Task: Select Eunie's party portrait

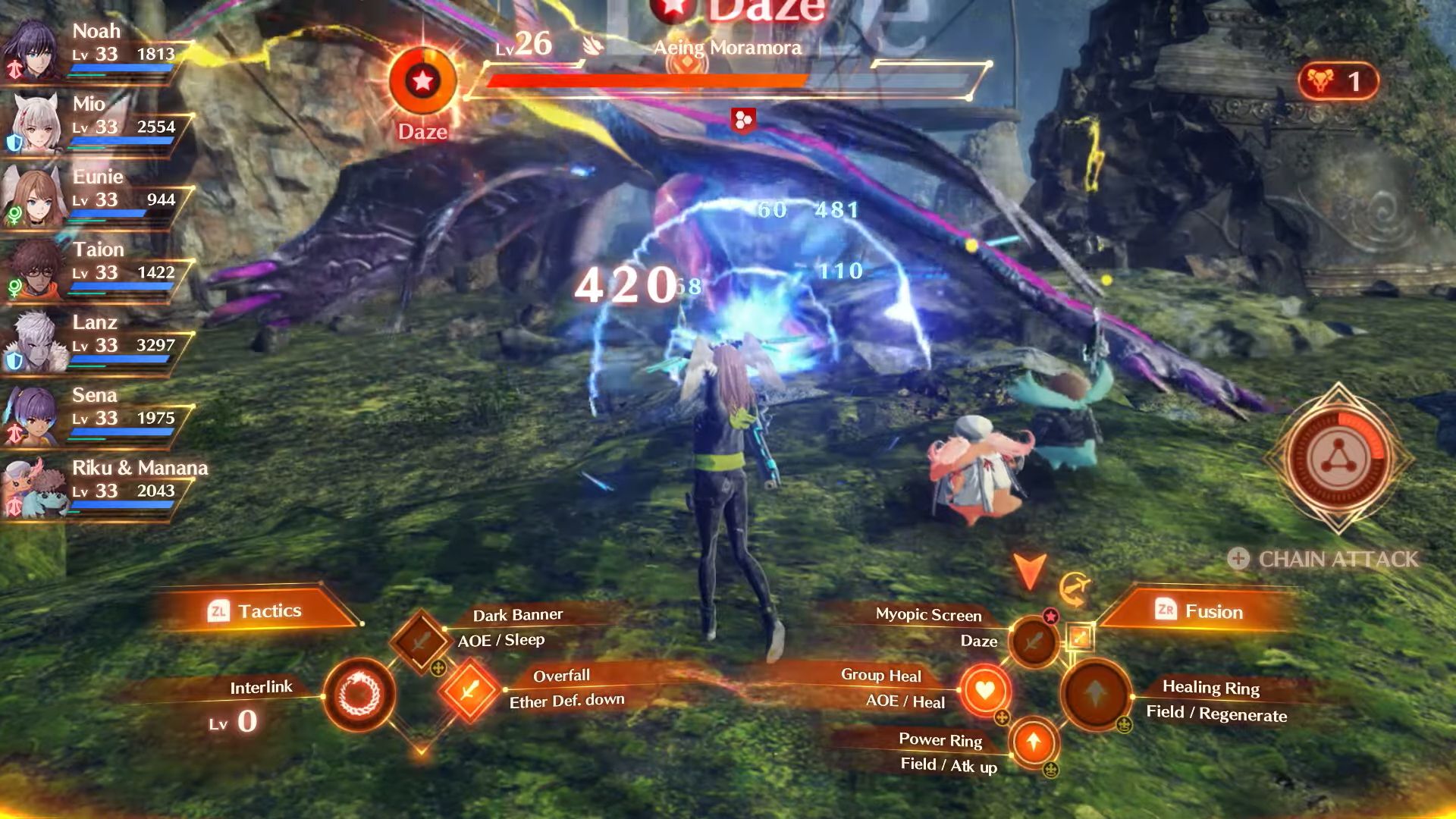Action: point(33,196)
